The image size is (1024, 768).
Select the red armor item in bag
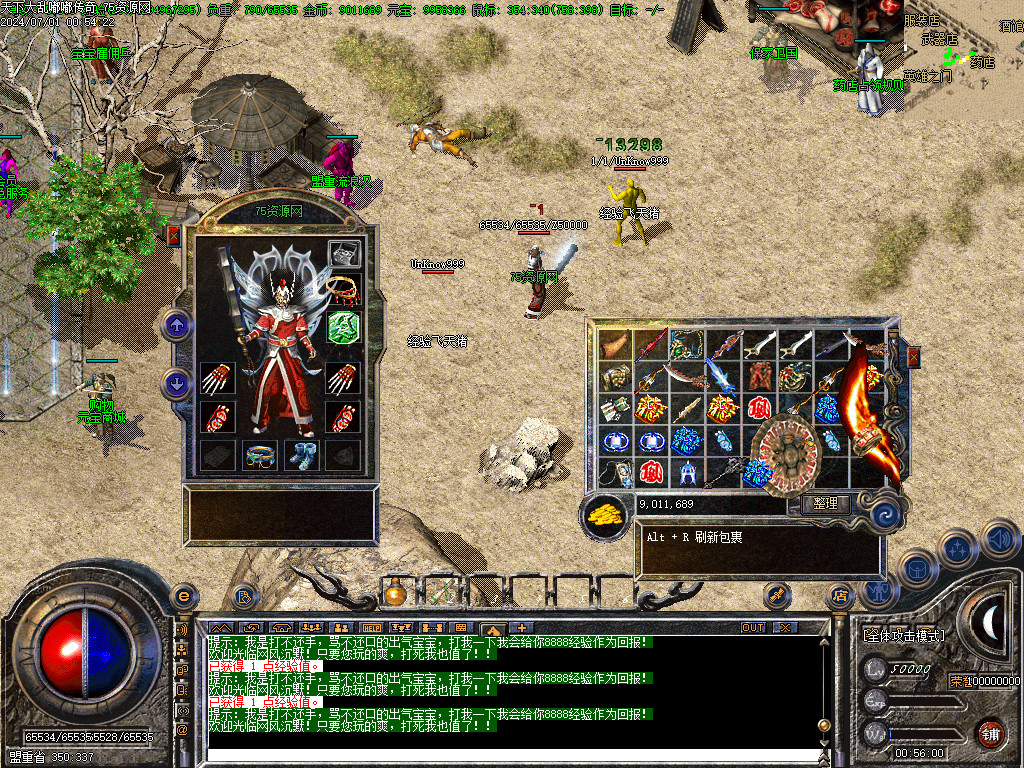coord(760,377)
